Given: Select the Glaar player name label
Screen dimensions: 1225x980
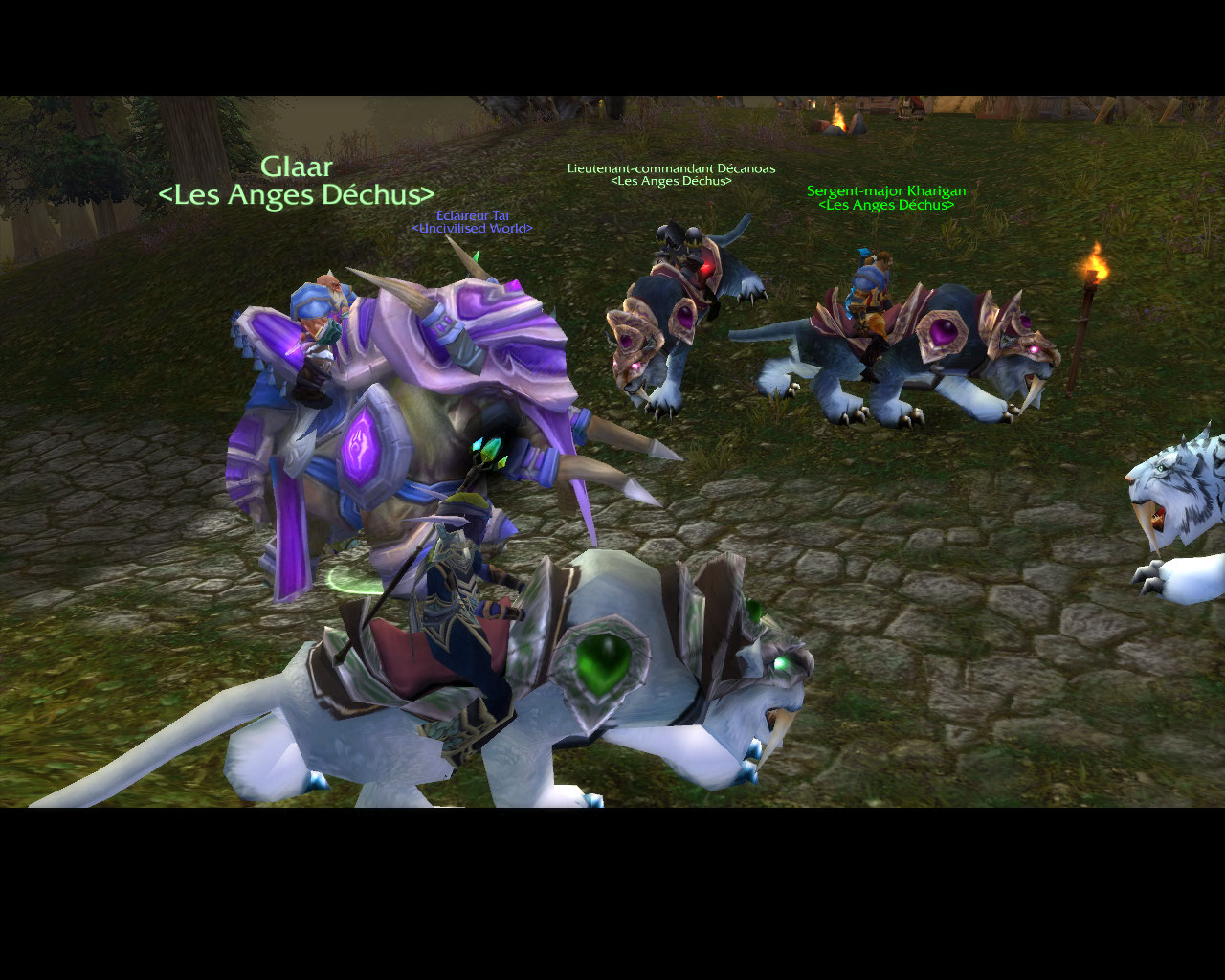Looking at the screenshot, I should (297, 167).
